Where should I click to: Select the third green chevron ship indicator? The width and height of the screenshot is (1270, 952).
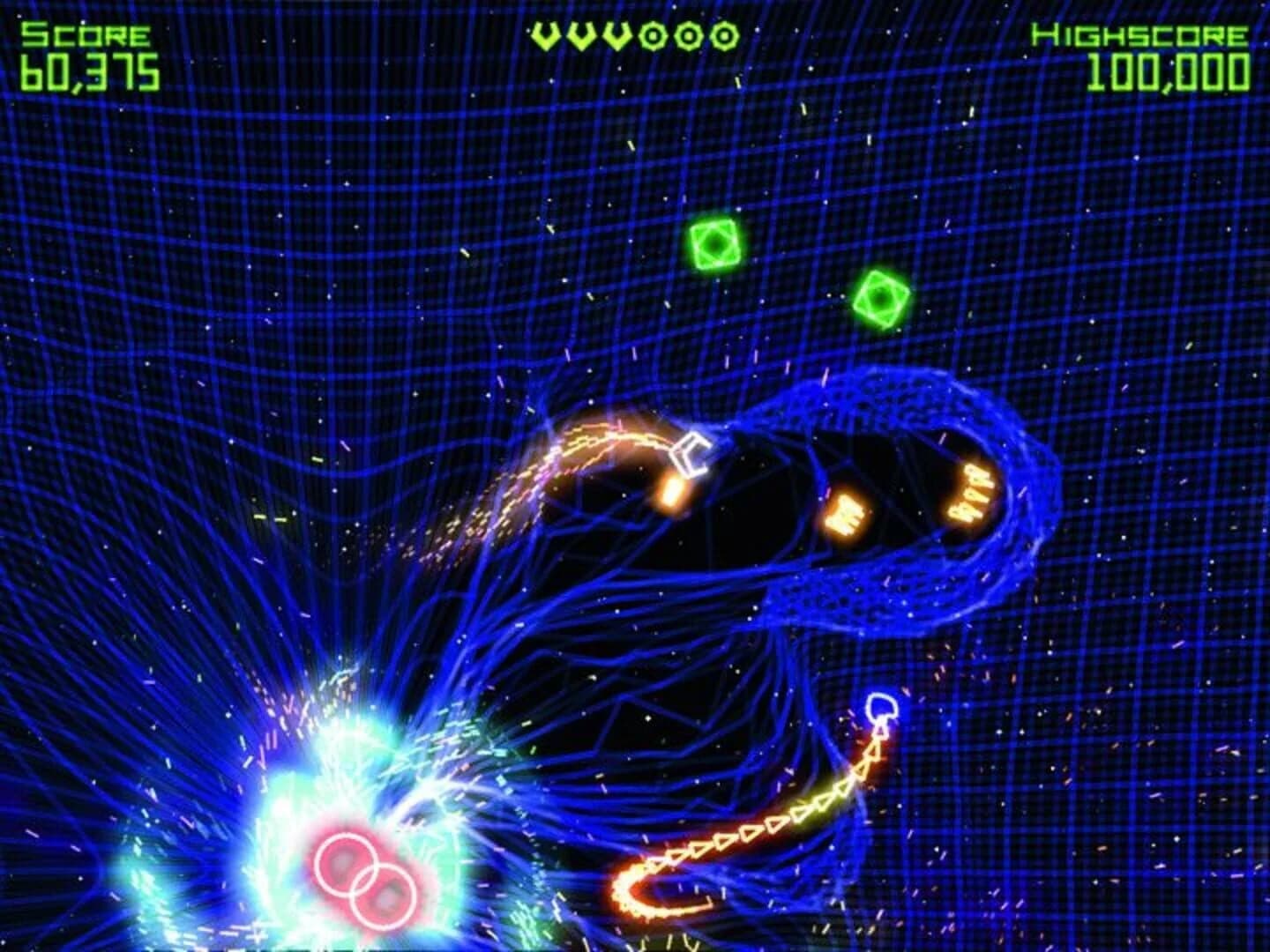(617, 35)
